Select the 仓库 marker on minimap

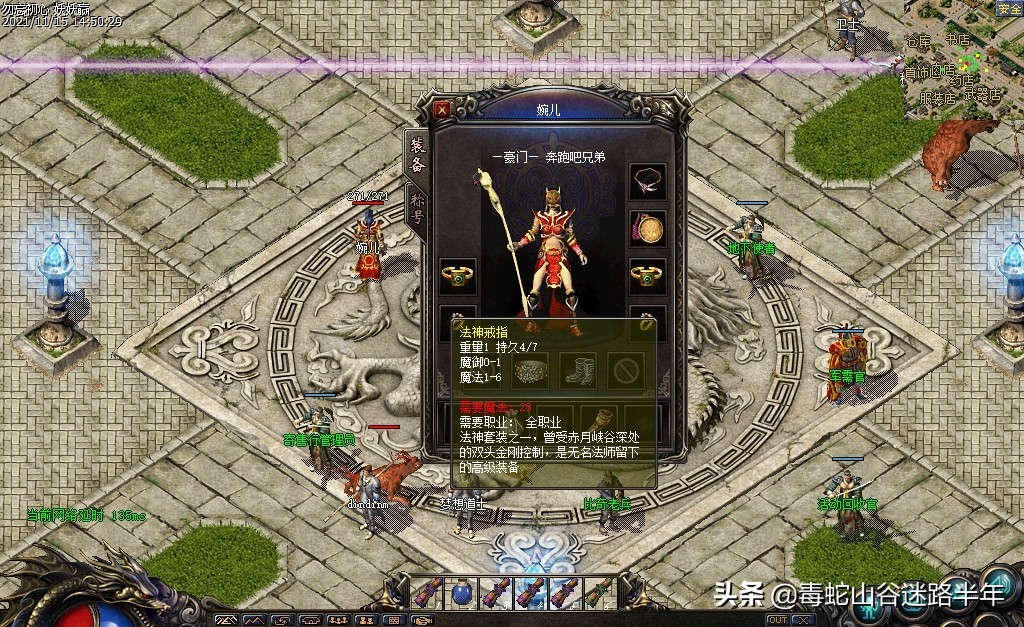[x=918, y=42]
